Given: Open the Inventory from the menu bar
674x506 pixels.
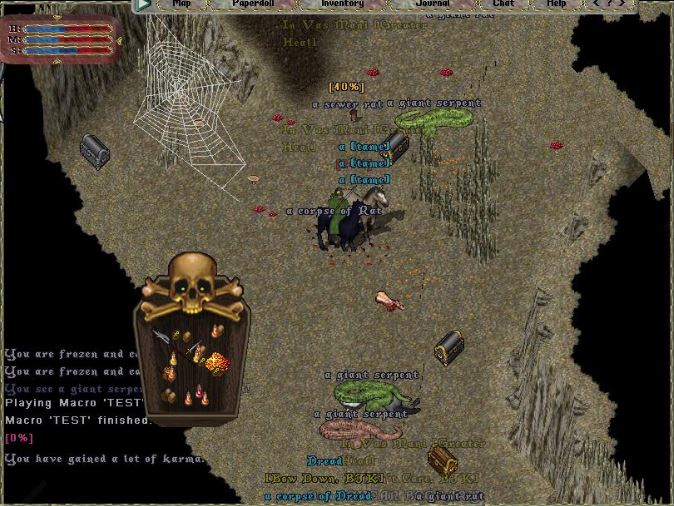Looking at the screenshot, I should pos(341,4).
